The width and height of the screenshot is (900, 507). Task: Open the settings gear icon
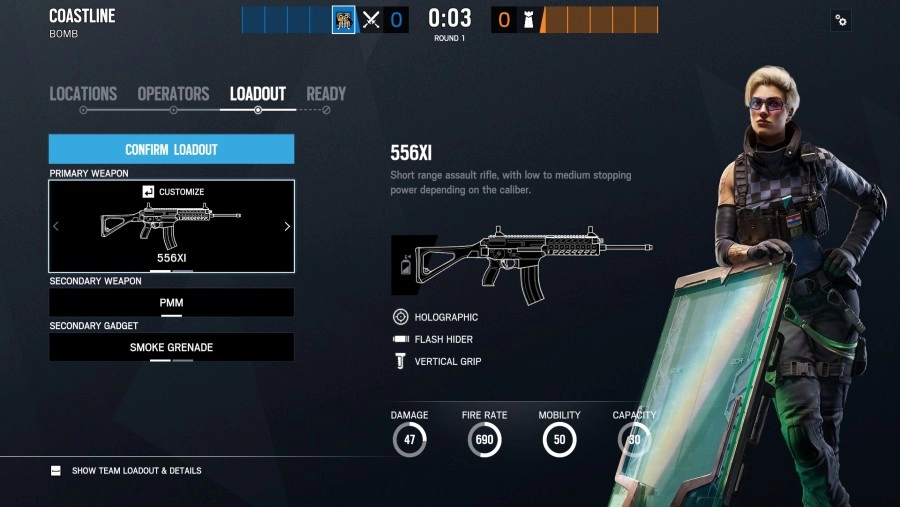(x=841, y=20)
